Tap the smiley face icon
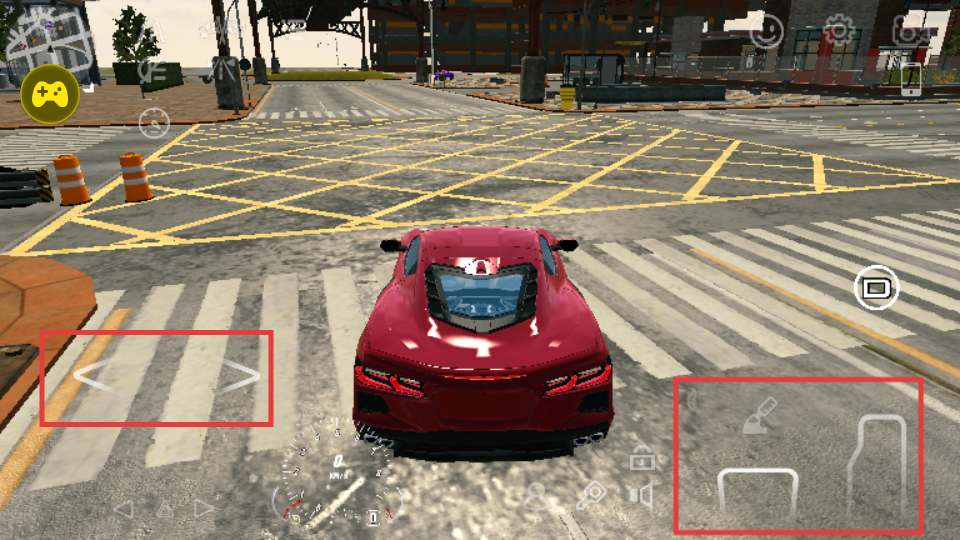The image size is (960, 540). click(767, 31)
